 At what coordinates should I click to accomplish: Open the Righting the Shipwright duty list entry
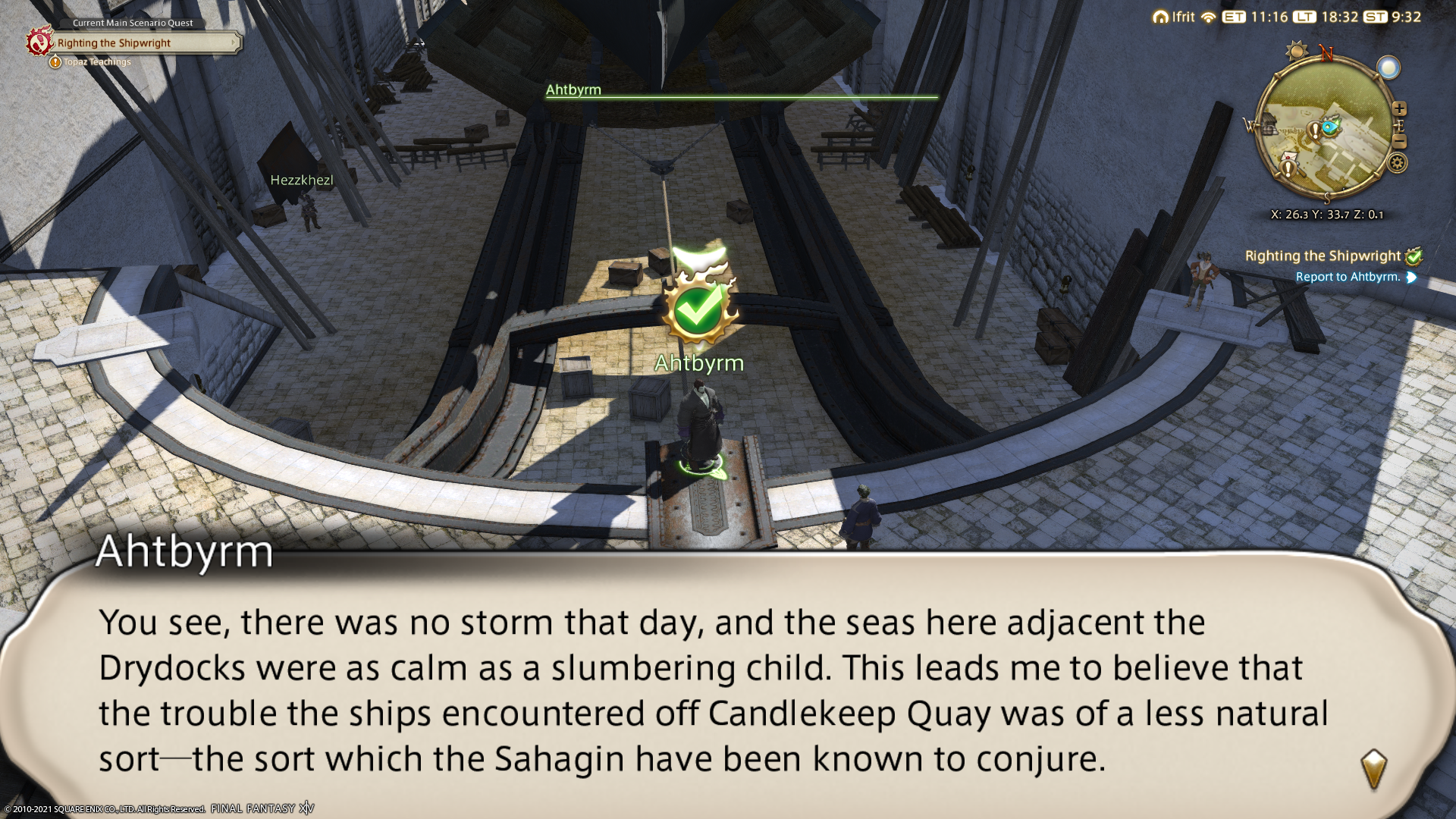click(x=1323, y=256)
